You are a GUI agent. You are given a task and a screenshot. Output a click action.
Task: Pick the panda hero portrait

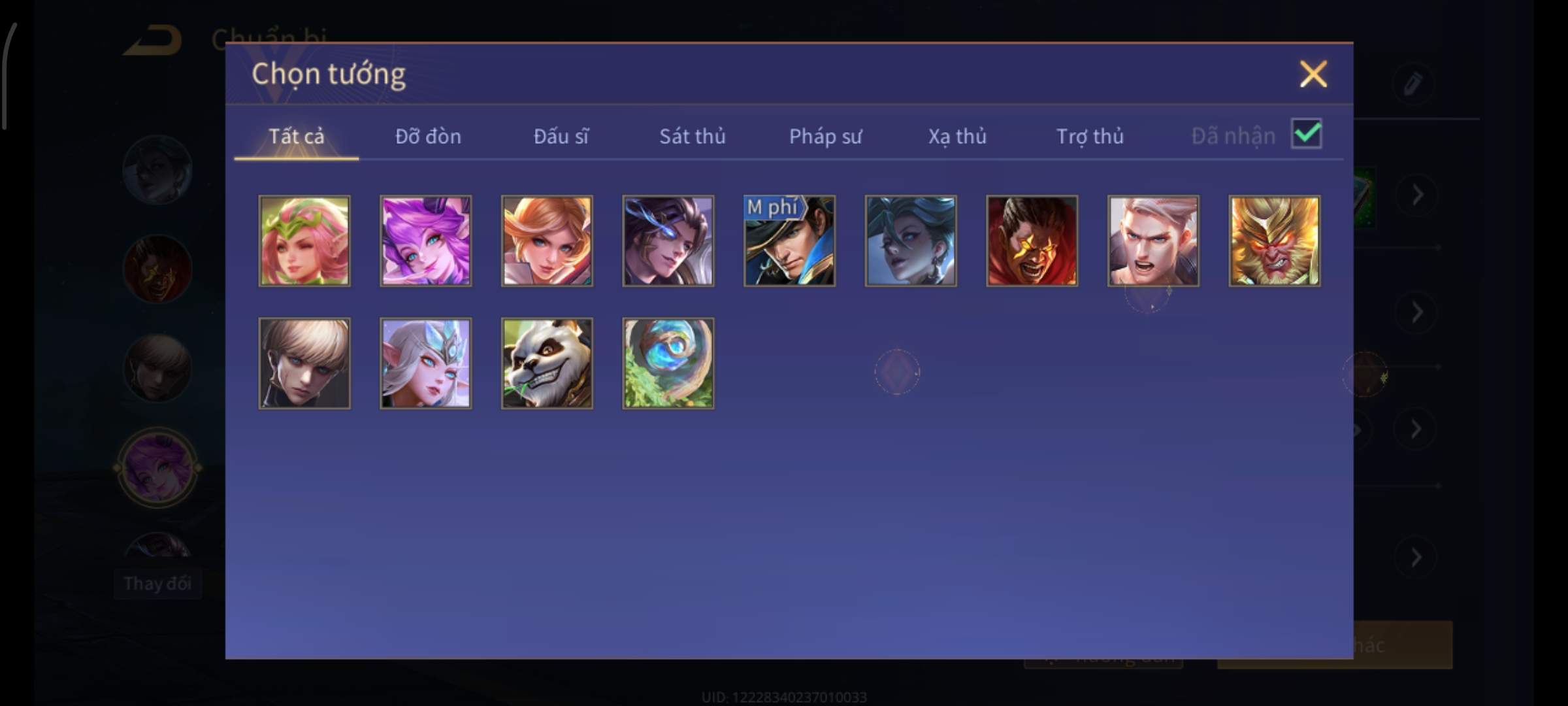(547, 363)
